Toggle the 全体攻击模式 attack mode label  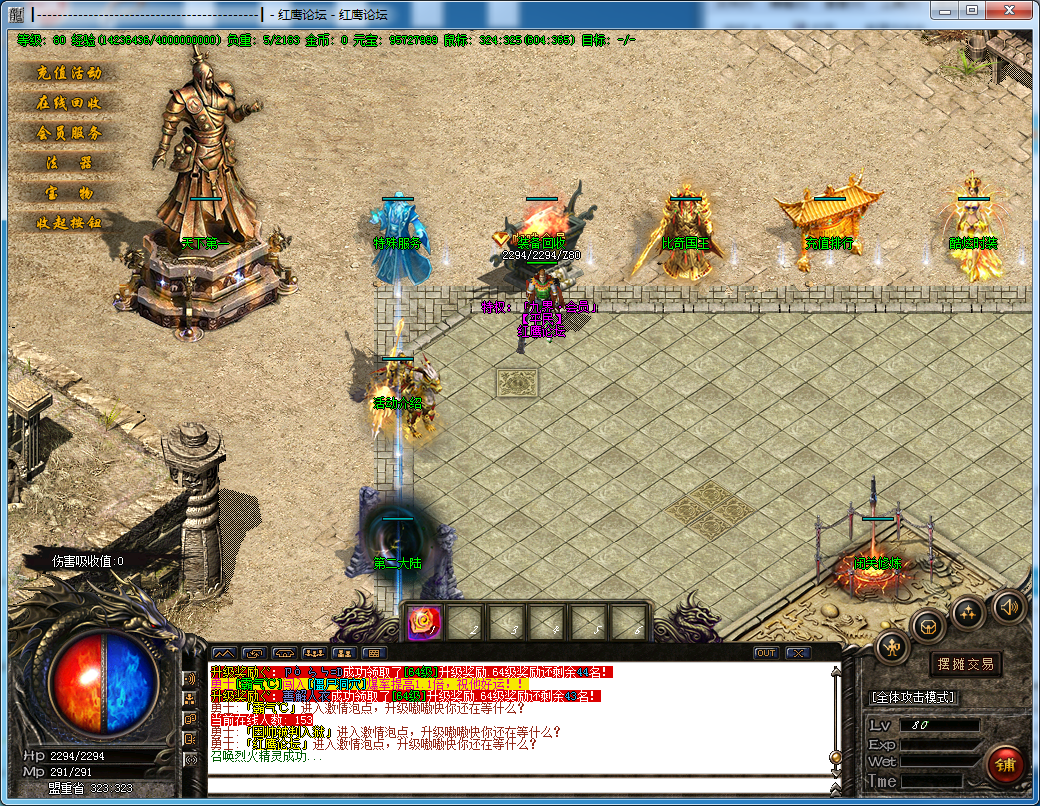pyautogui.click(x=914, y=697)
